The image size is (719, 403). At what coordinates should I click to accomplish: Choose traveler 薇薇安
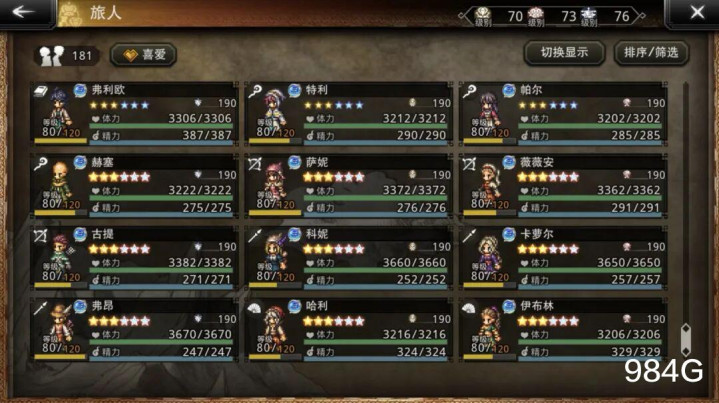point(564,186)
